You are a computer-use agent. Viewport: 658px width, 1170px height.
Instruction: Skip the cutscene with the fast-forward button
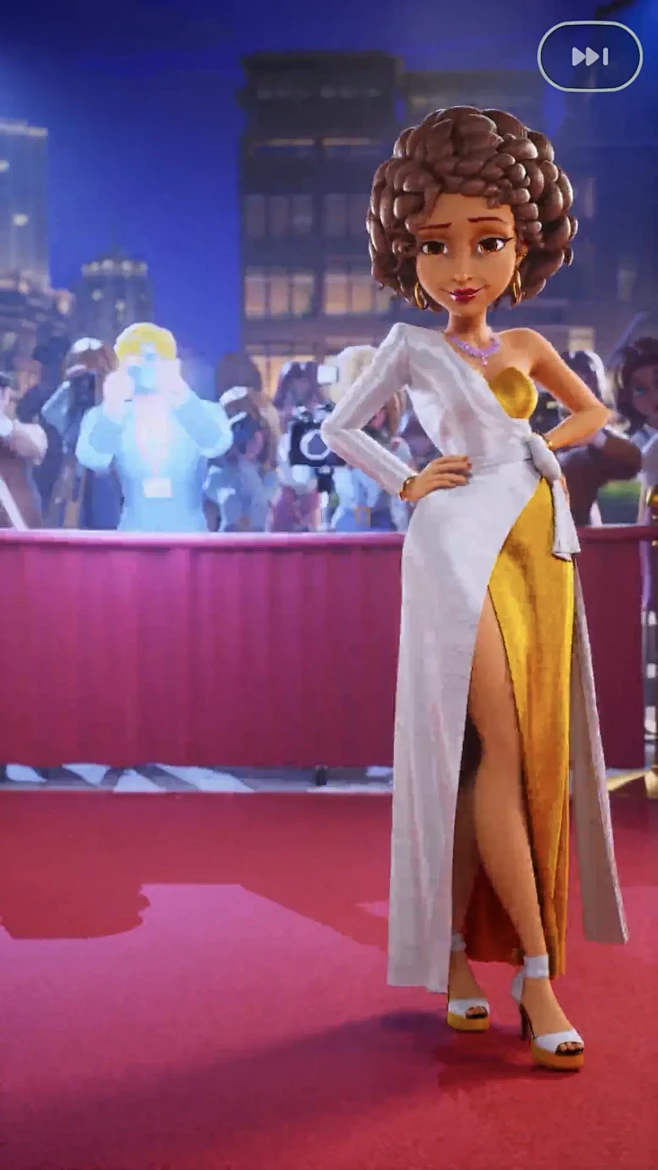click(590, 57)
